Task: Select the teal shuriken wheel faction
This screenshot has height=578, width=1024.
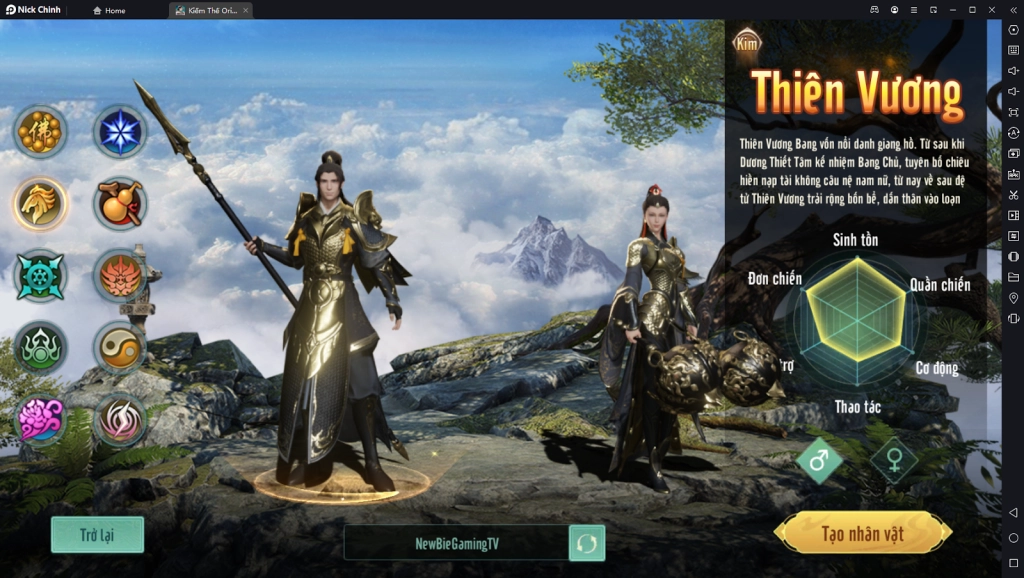Action: (40, 275)
